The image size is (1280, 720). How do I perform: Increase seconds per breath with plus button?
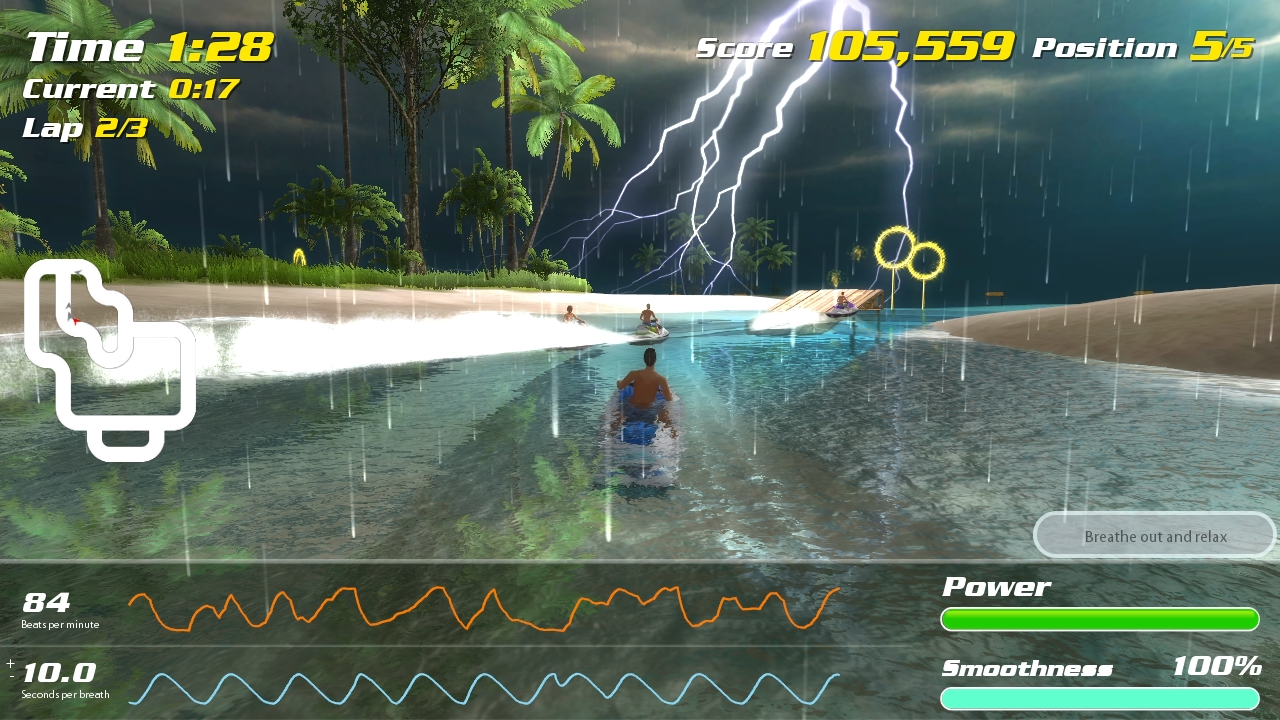(10, 663)
